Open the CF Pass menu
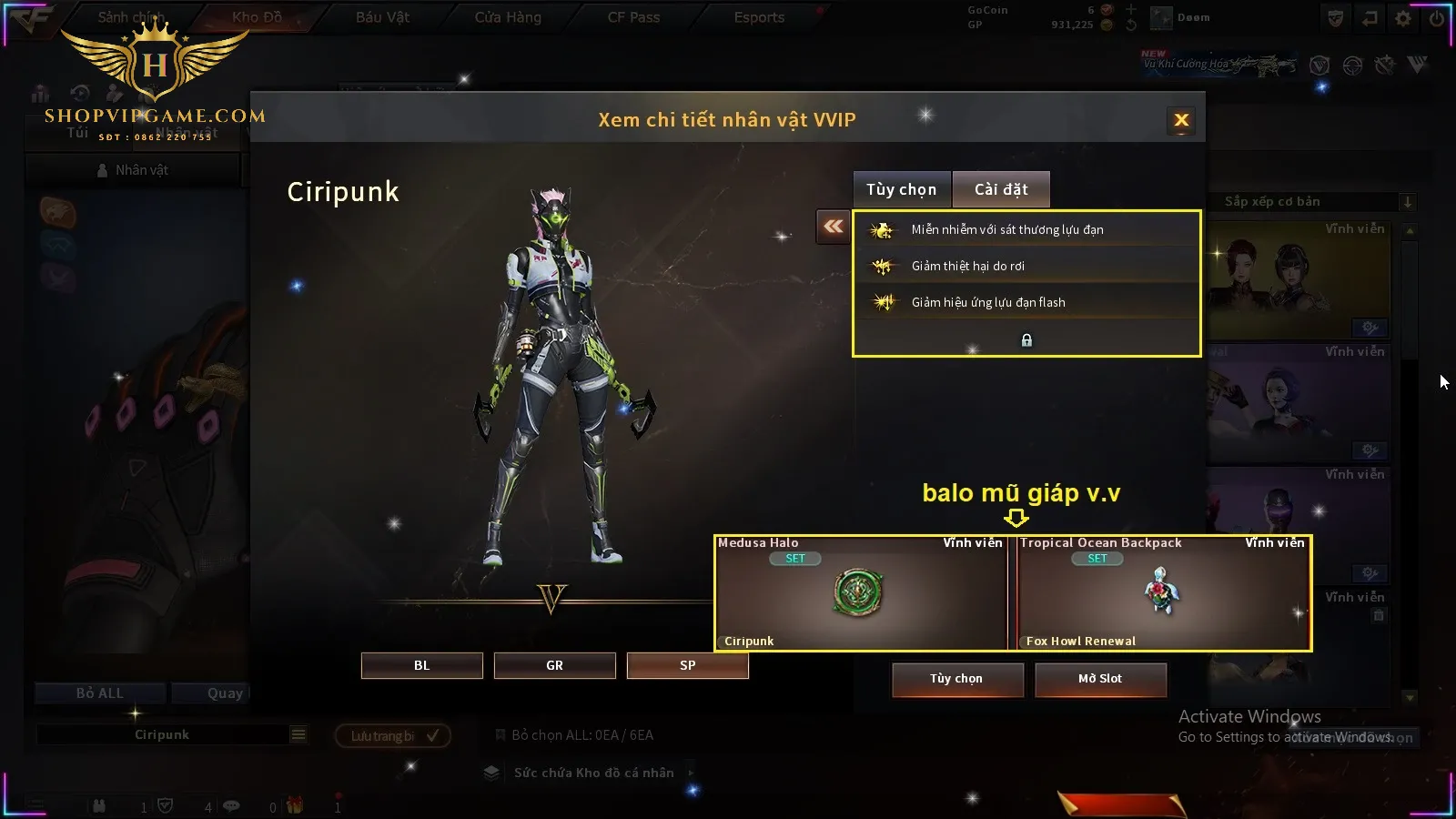Image resolution: width=1456 pixels, height=819 pixels. click(x=633, y=17)
